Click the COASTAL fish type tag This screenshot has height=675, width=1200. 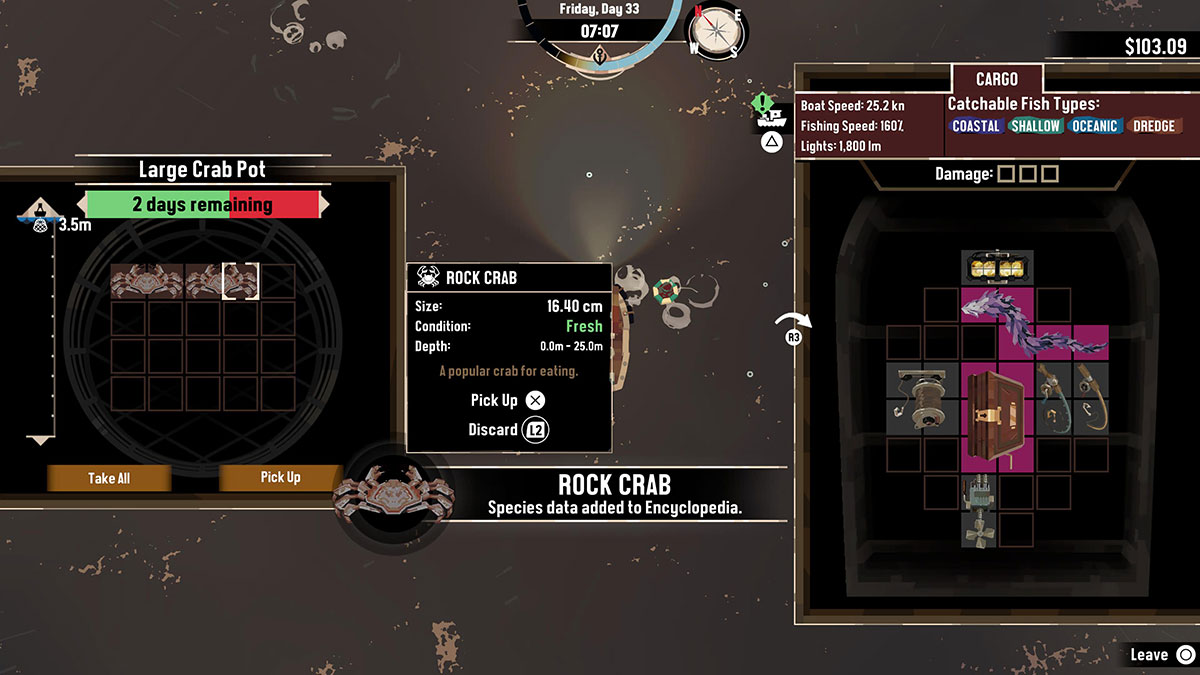coord(976,126)
